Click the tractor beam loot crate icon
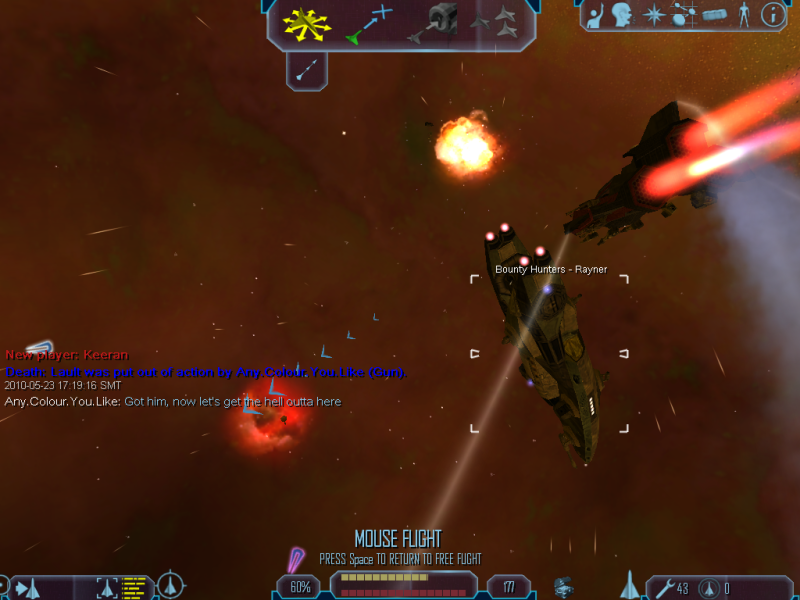The image size is (800, 600). [566, 586]
